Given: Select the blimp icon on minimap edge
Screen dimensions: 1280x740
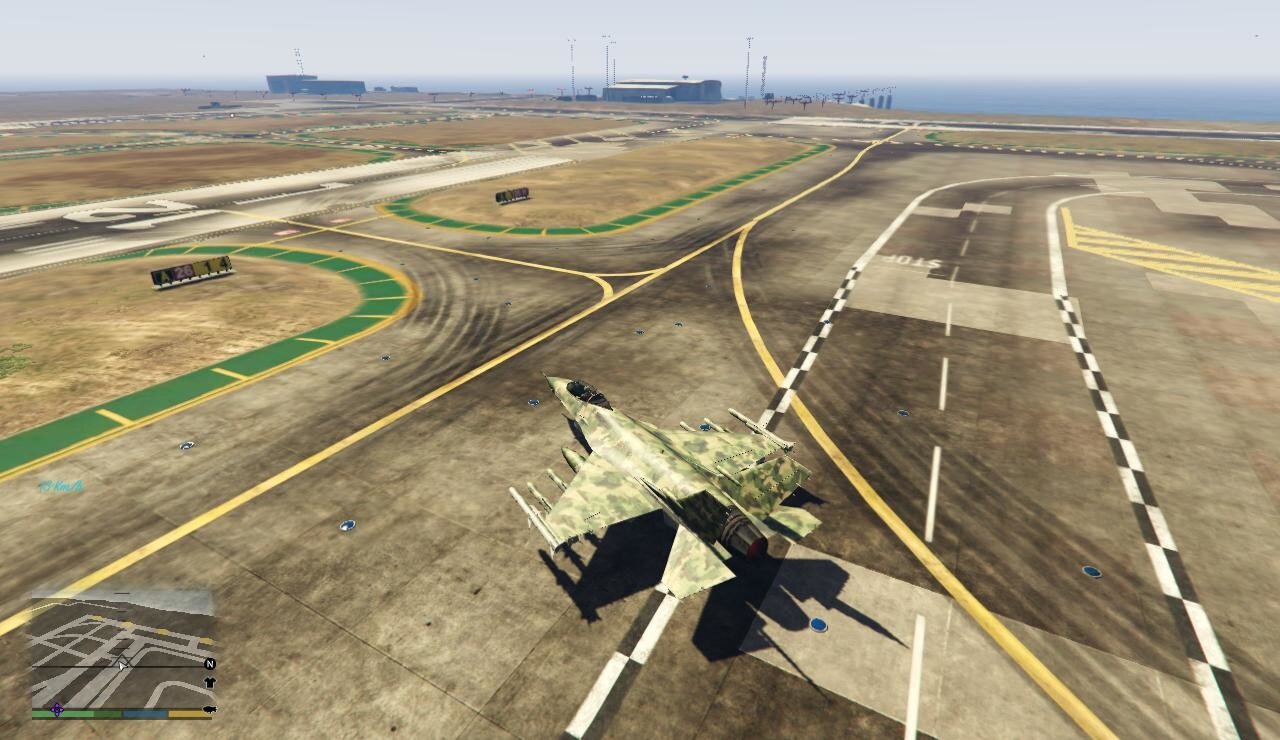Looking at the screenshot, I should pyautogui.click(x=209, y=709).
